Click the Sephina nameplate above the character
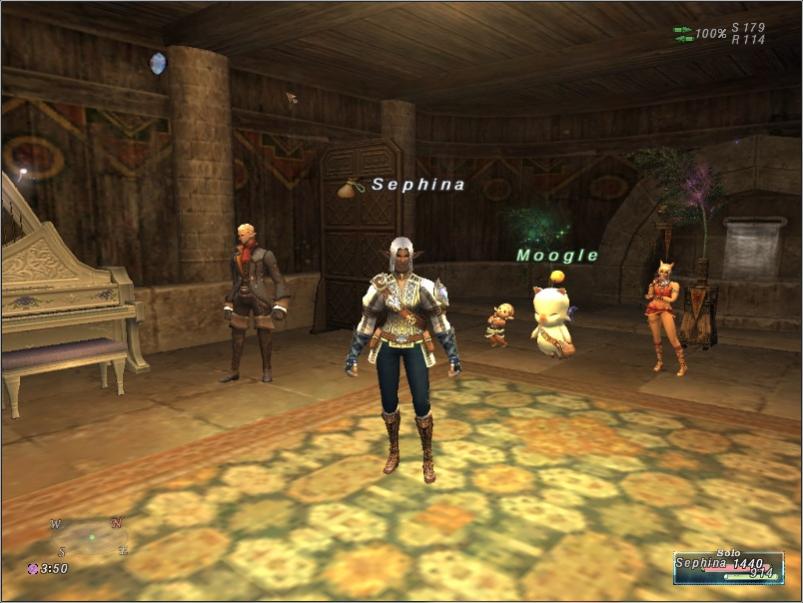Image resolution: width=803 pixels, height=603 pixels. (418, 185)
